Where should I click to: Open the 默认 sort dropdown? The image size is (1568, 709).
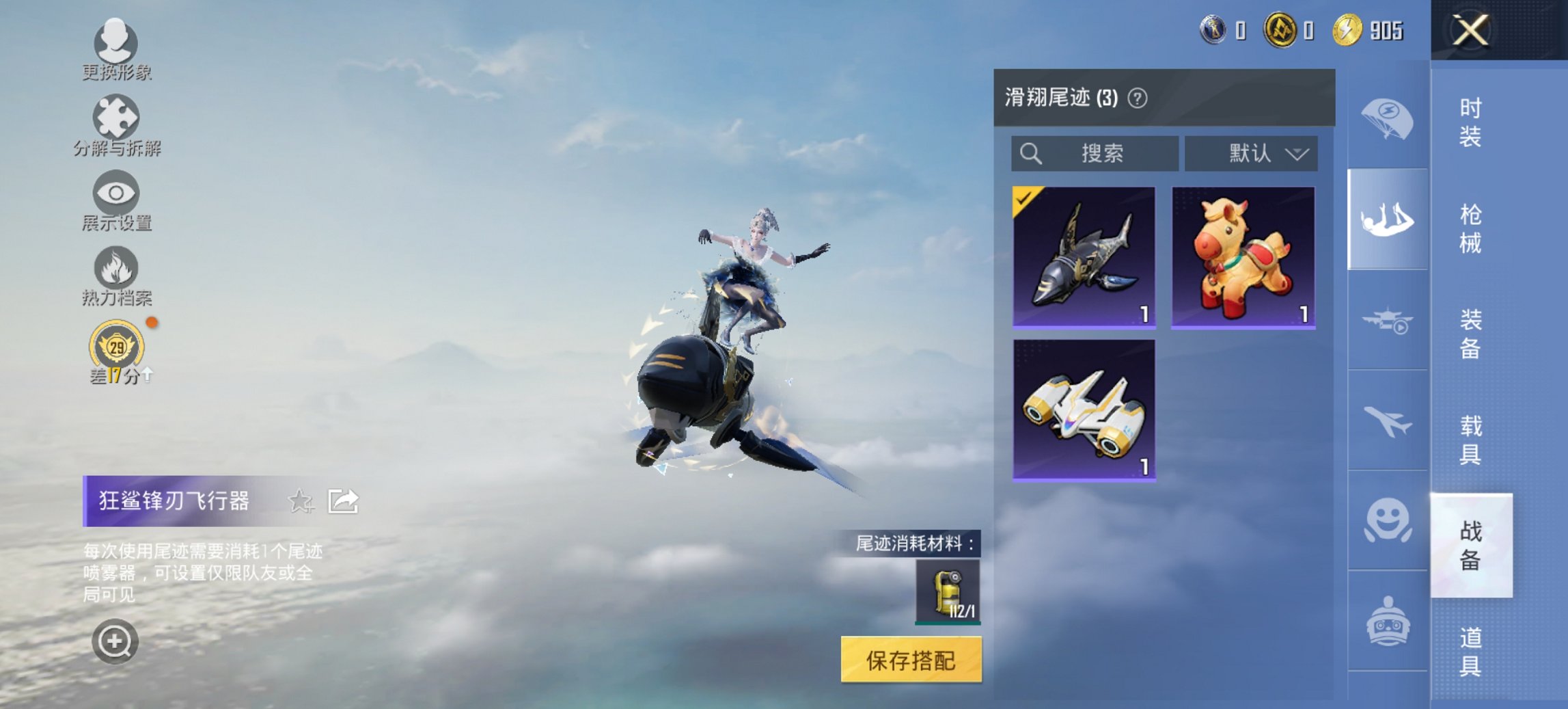click(1252, 153)
